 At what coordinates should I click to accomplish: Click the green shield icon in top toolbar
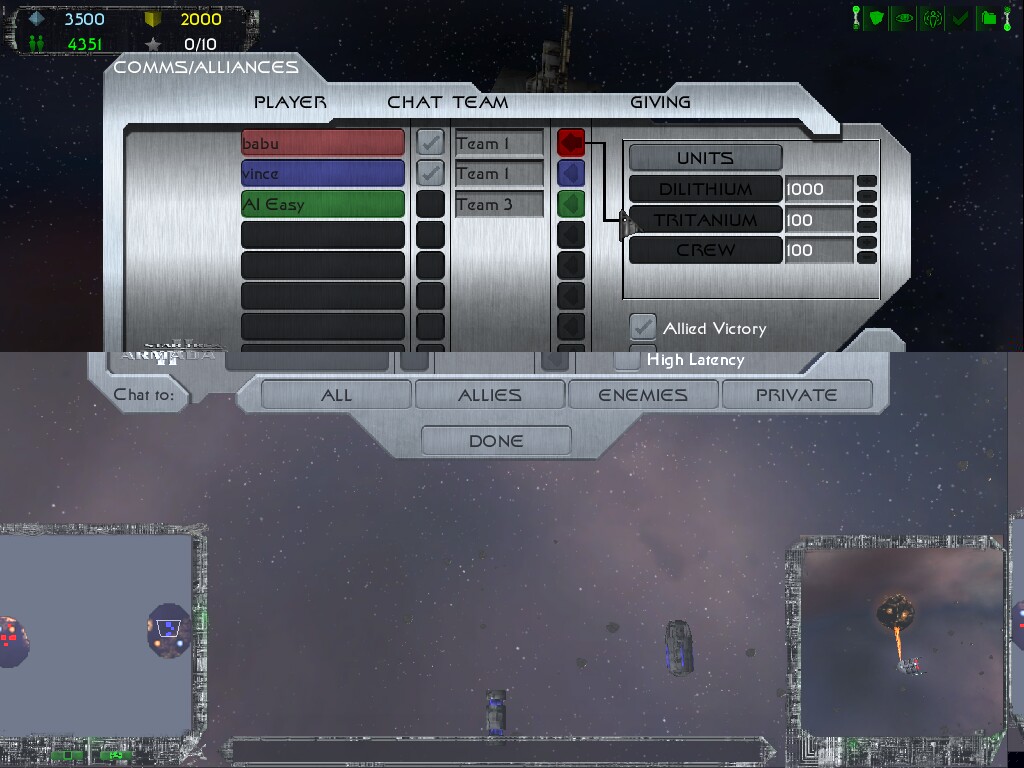tap(876, 17)
